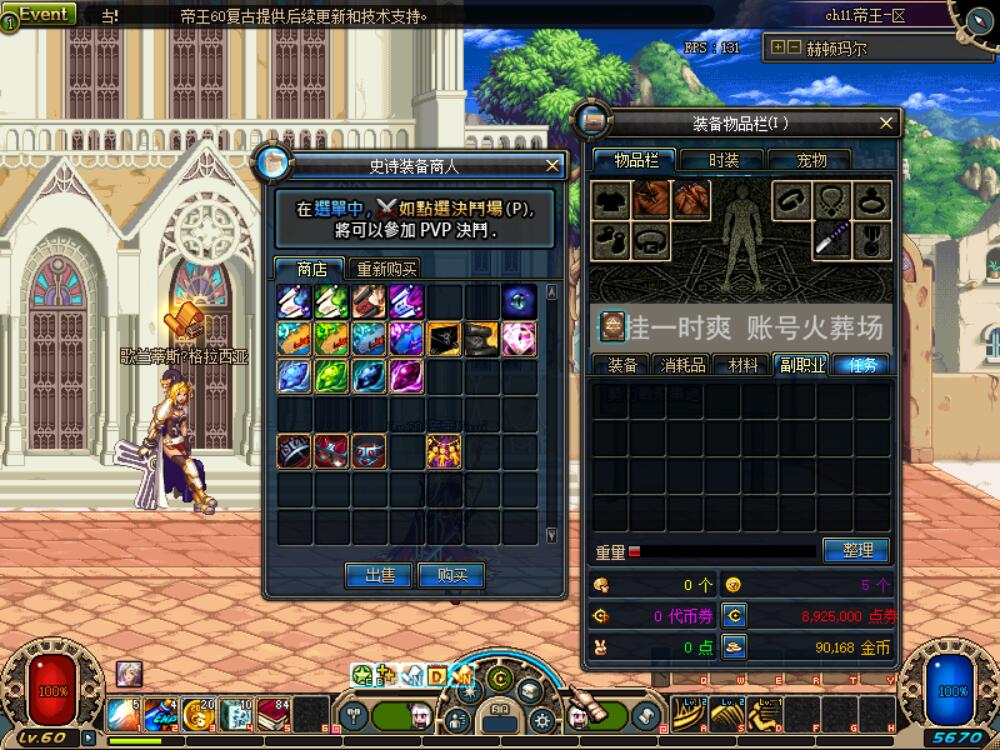This screenshot has width=1000, height=750.
Task: Open the 时装 costume tab
Action: 723,160
